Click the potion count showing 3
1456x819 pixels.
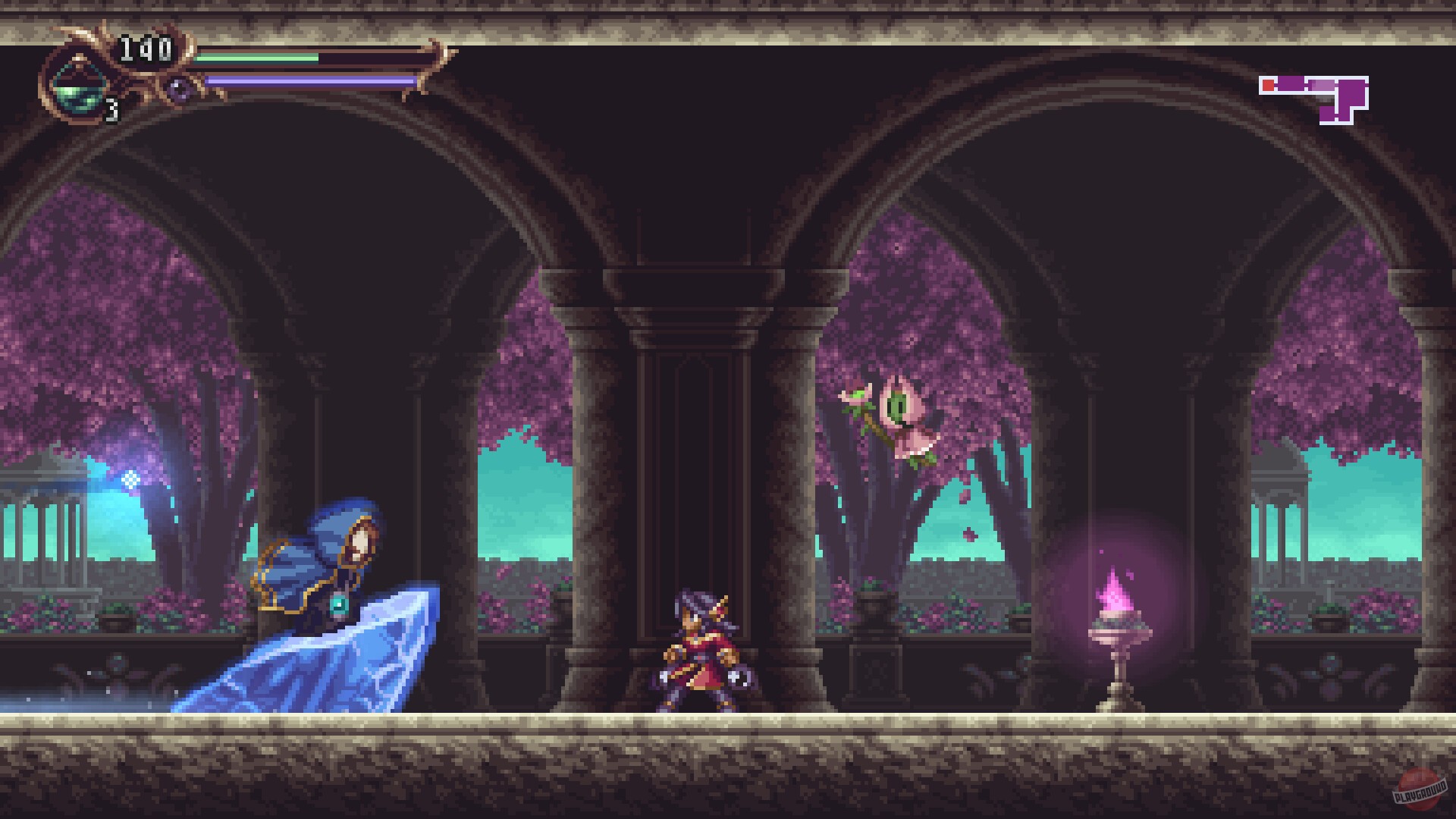[x=111, y=111]
